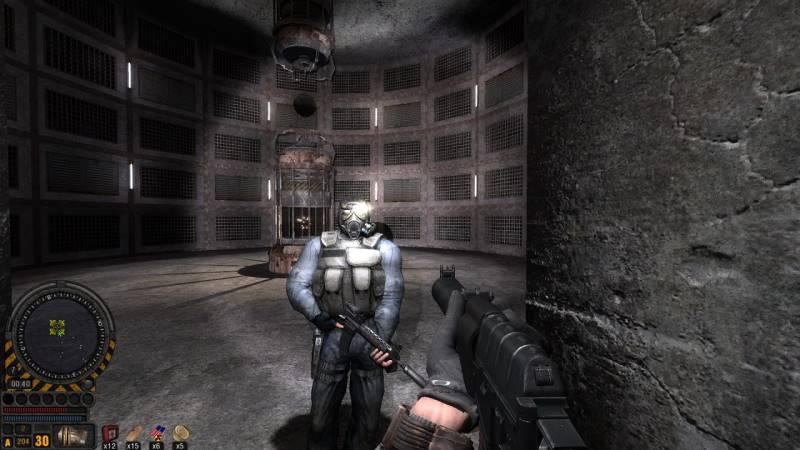This screenshot has width=800, height=450.
Task: Select the red medkit quick slot
Action: tap(110, 433)
